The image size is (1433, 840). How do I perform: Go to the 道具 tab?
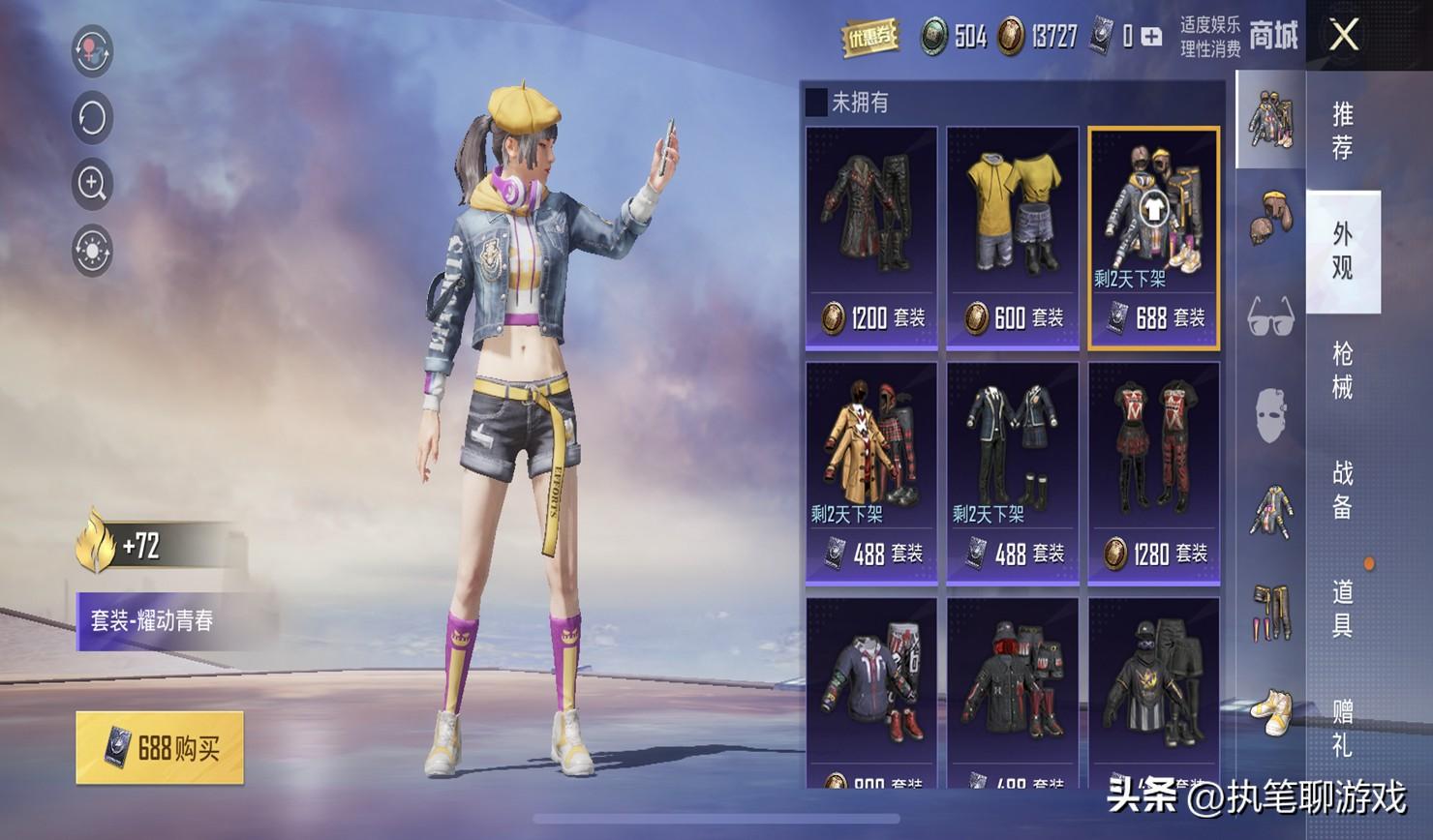[x=1342, y=609]
